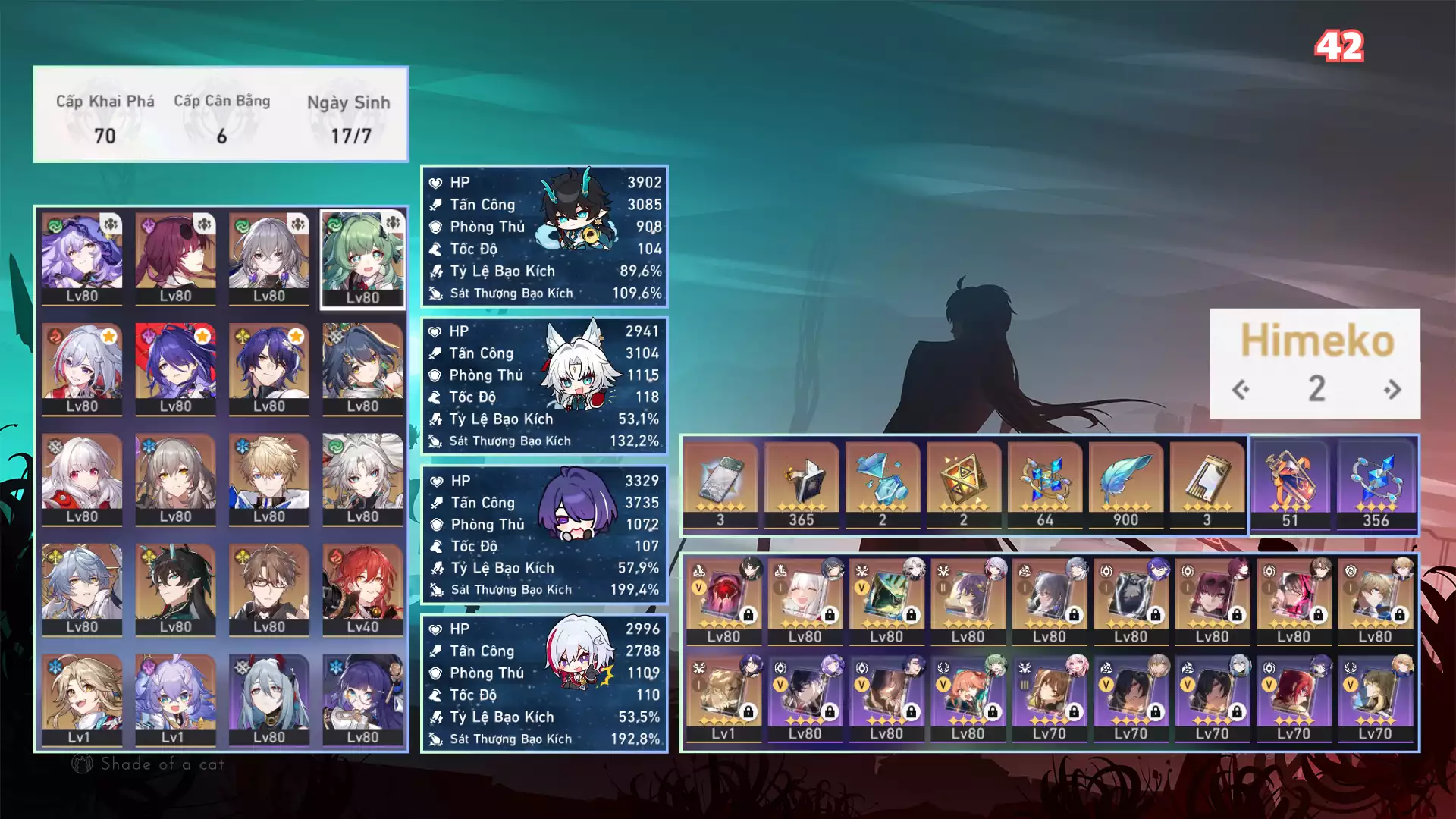The width and height of the screenshot is (1456, 819).
Task: Select green-haired Huohuo's portrait
Action: click(x=362, y=259)
